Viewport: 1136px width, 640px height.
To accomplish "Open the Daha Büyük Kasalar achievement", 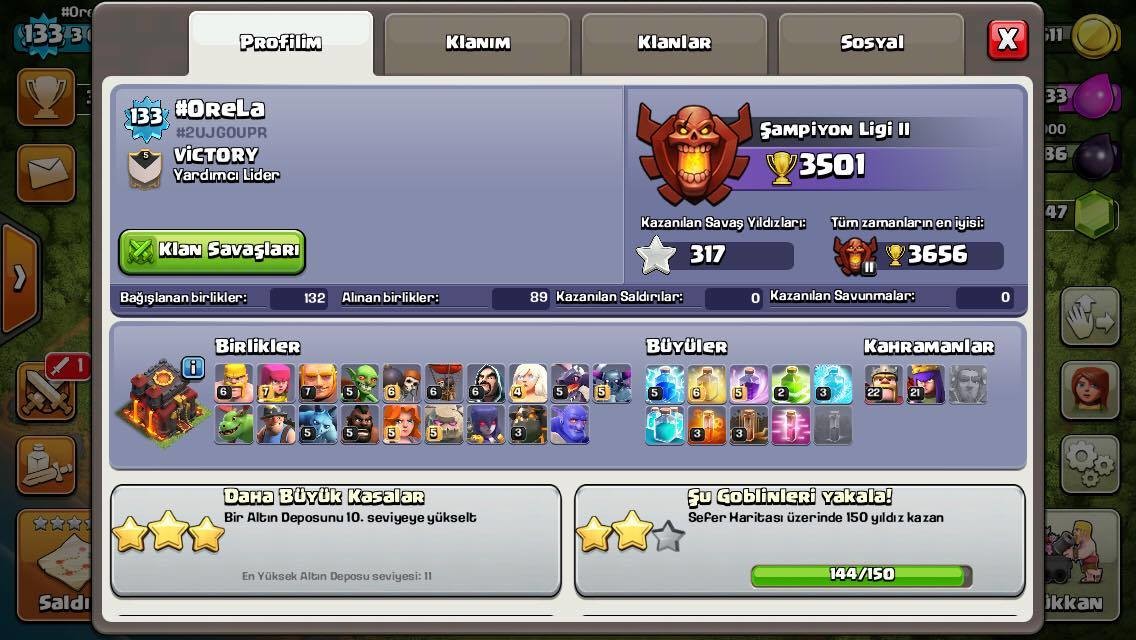I will point(335,540).
